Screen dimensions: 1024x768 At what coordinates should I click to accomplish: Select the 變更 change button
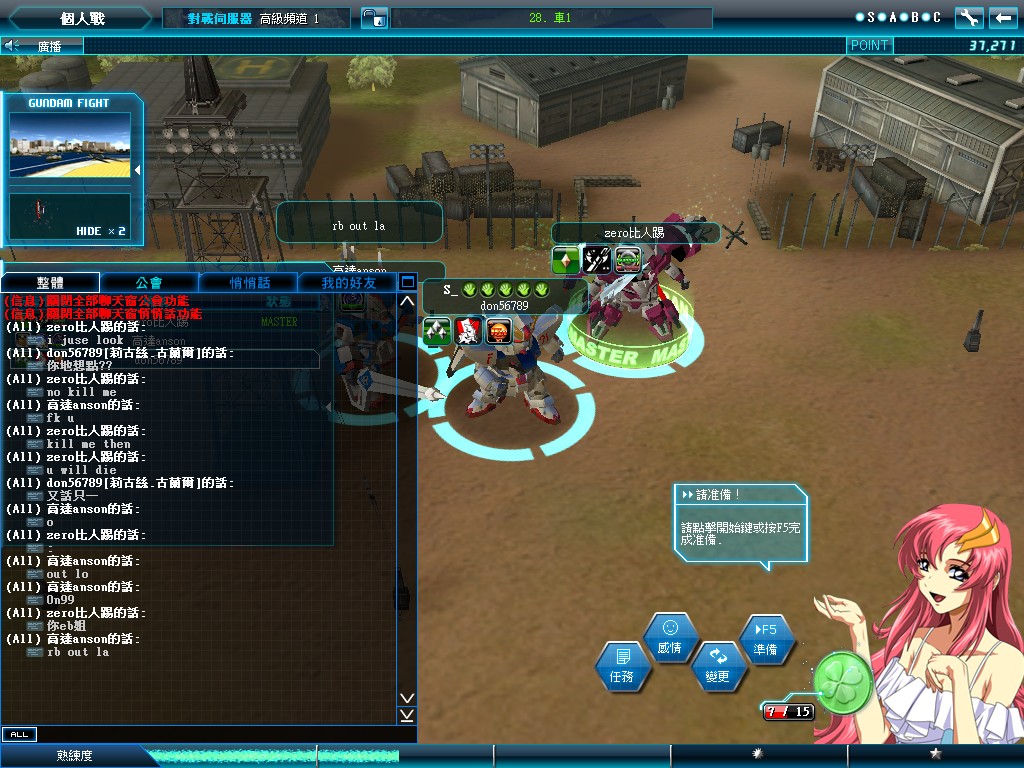[718, 666]
